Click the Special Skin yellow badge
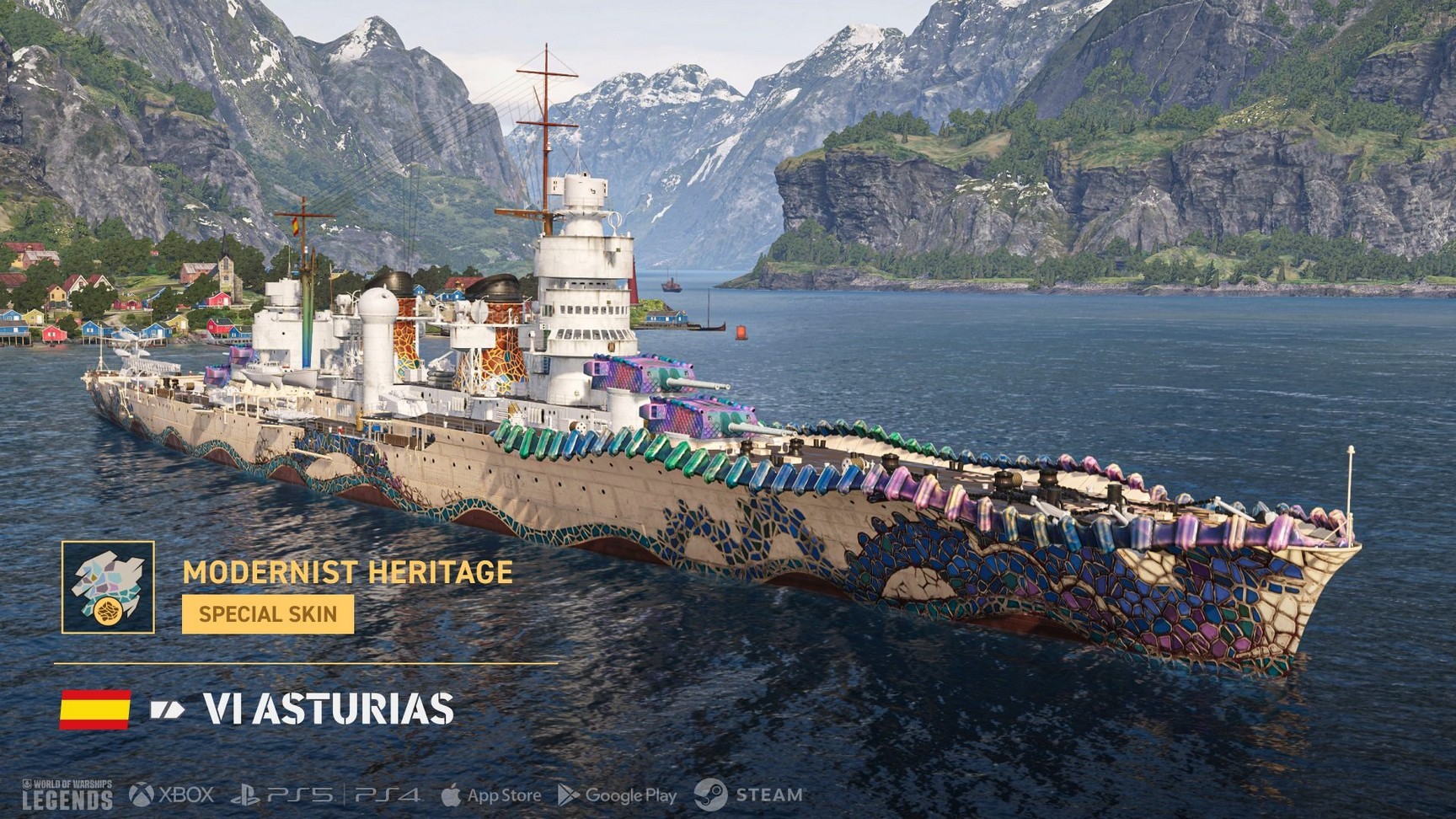 pos(268,613)
